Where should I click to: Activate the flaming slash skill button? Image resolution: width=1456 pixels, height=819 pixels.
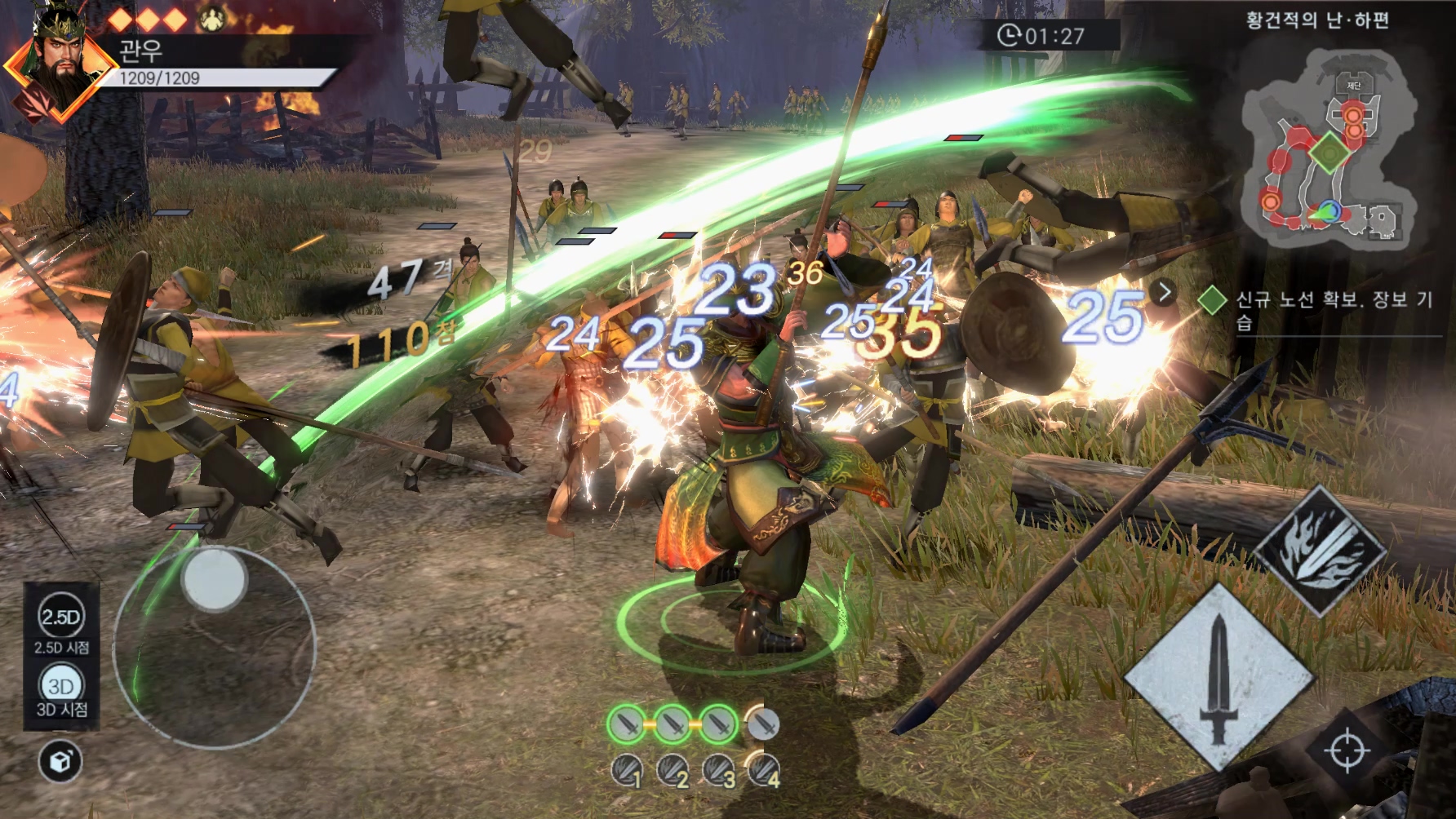[x=1320, y=549]
